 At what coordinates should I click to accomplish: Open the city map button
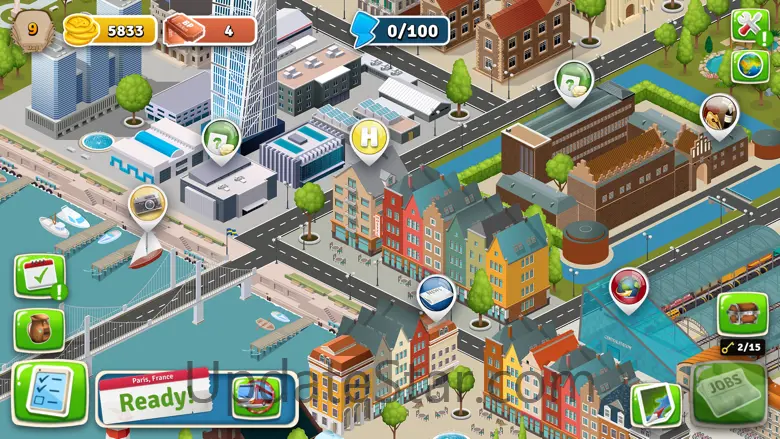(655, 402)
